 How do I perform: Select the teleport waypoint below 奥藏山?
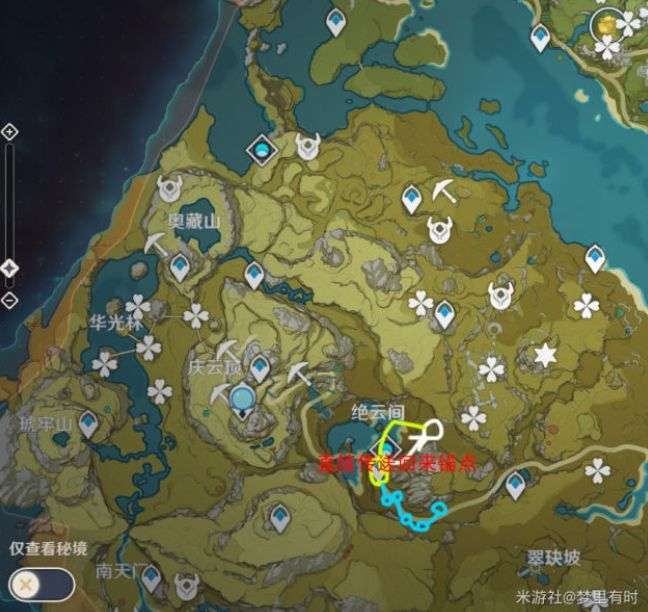pos(180,267)
